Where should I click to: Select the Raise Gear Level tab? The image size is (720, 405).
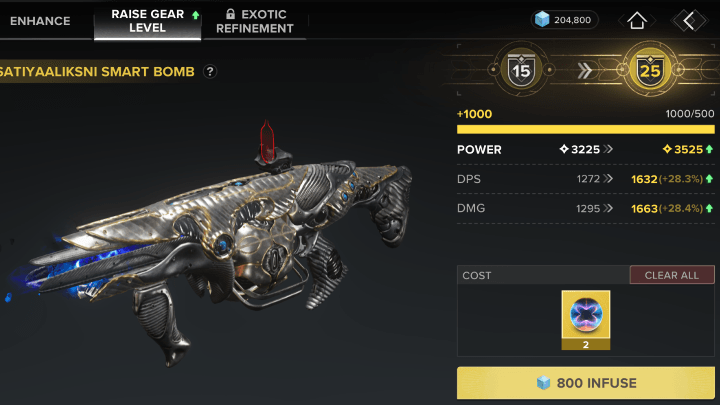point(147,20)
